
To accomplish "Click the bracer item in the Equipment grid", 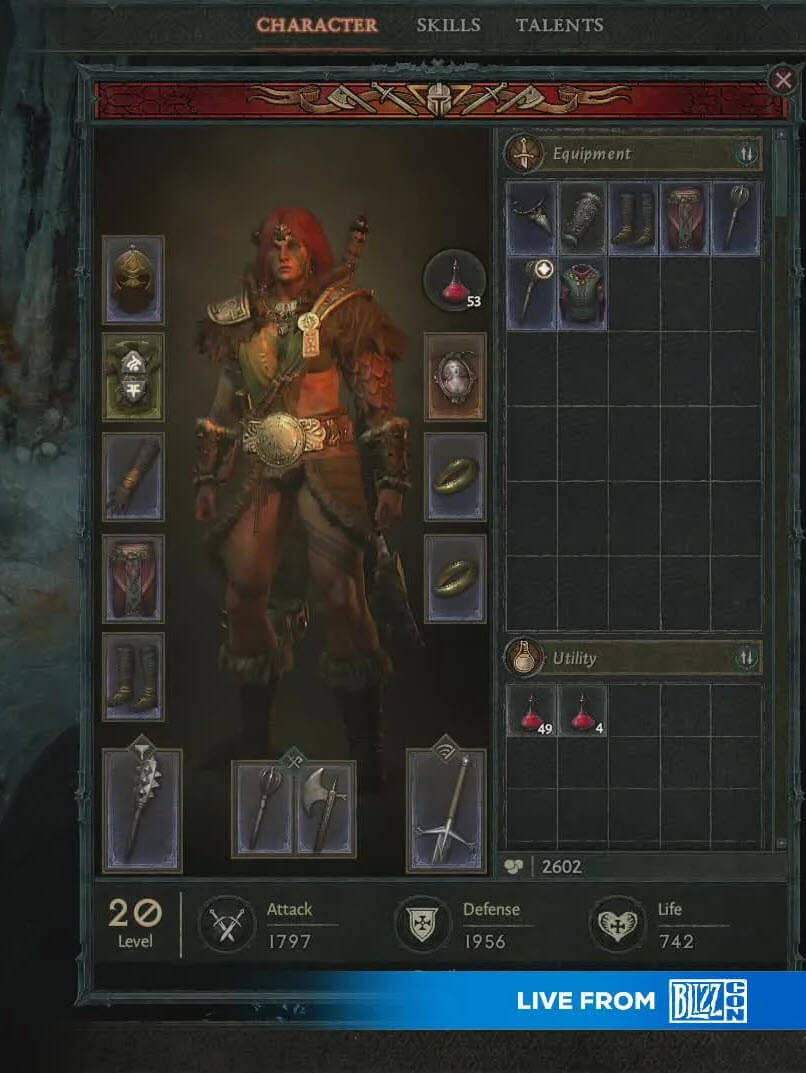I will (x=583, y=218).
